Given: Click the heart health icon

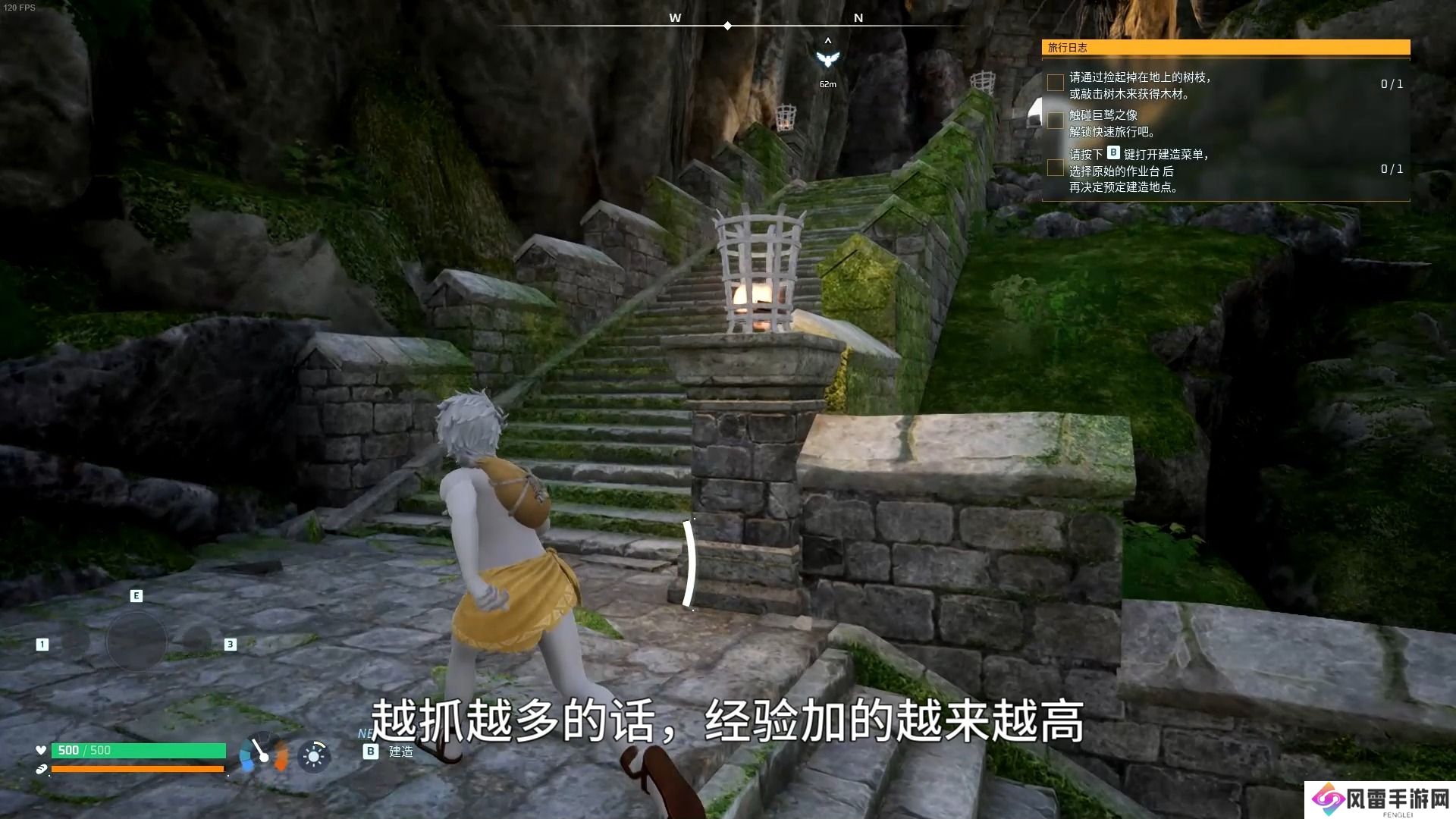Looking at the screenshot, I should coord(40,750).
